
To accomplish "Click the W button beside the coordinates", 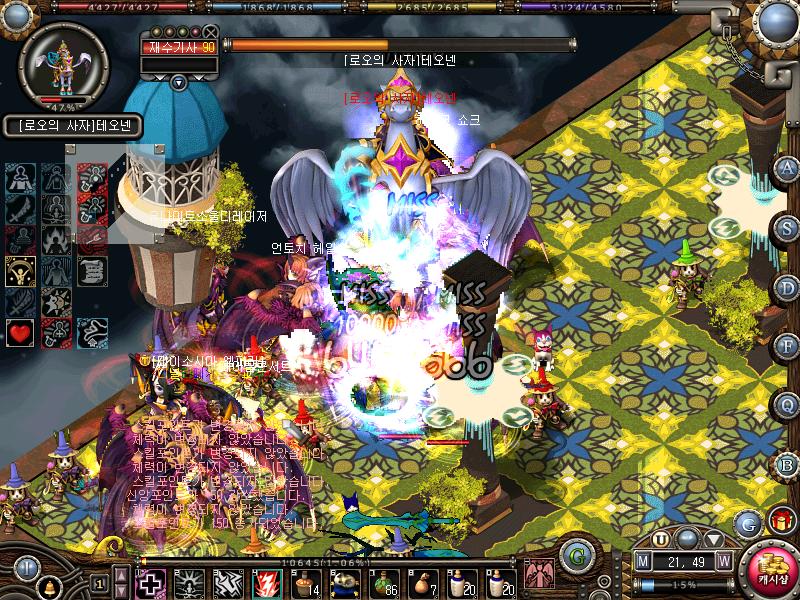I will click(723, 561).
